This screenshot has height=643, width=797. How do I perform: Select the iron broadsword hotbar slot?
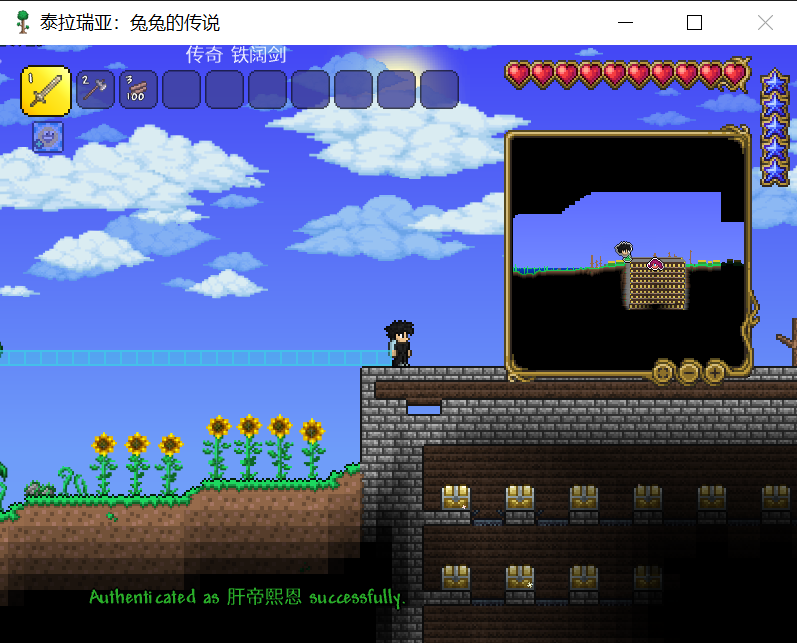pyautogui.click(x=45, y=90)
